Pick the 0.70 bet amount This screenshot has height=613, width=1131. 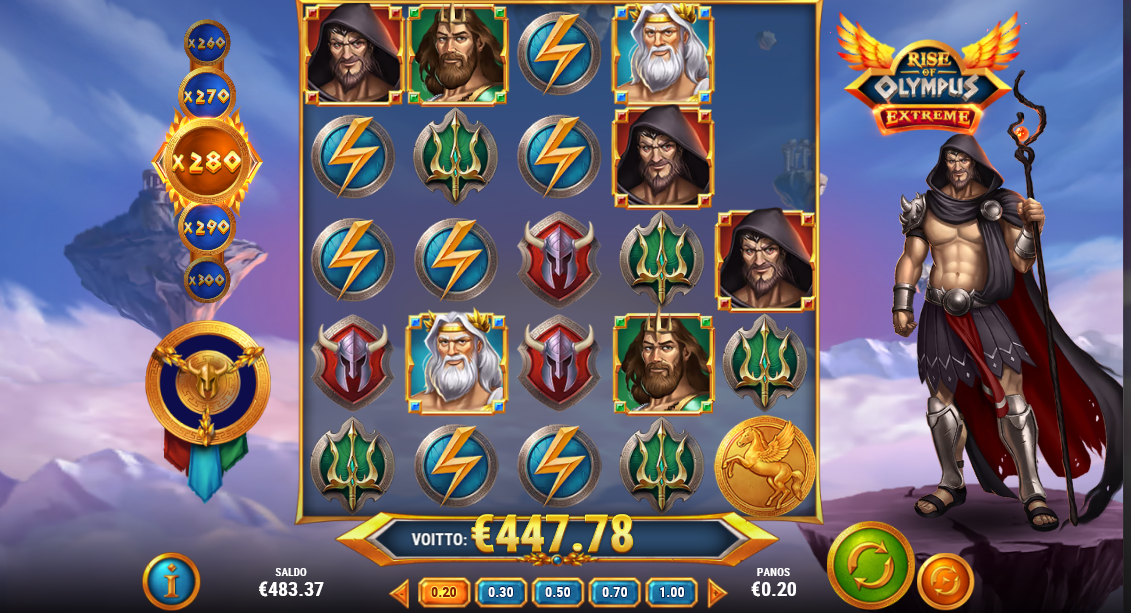point(615,592)
